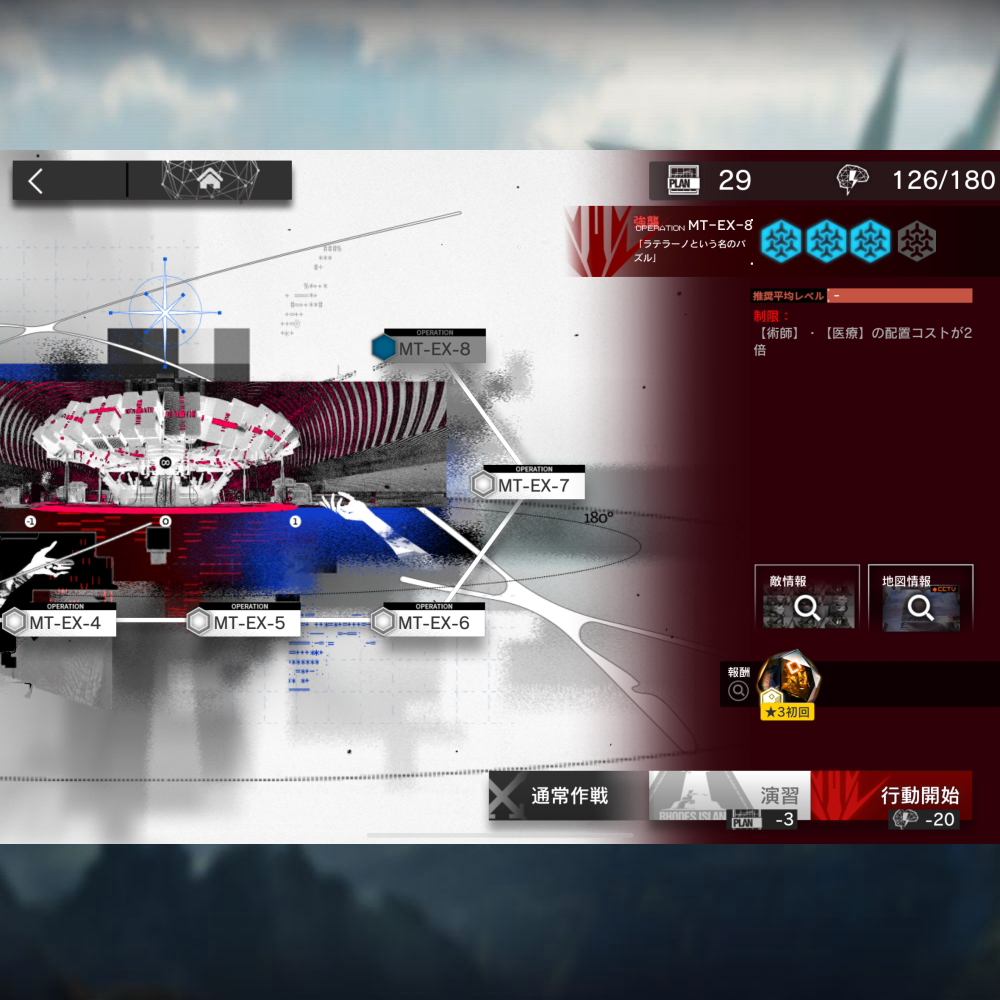Open the MT-EX-5 operation
This screenshot has height=1000, width=1000.
tap(244, 622)
